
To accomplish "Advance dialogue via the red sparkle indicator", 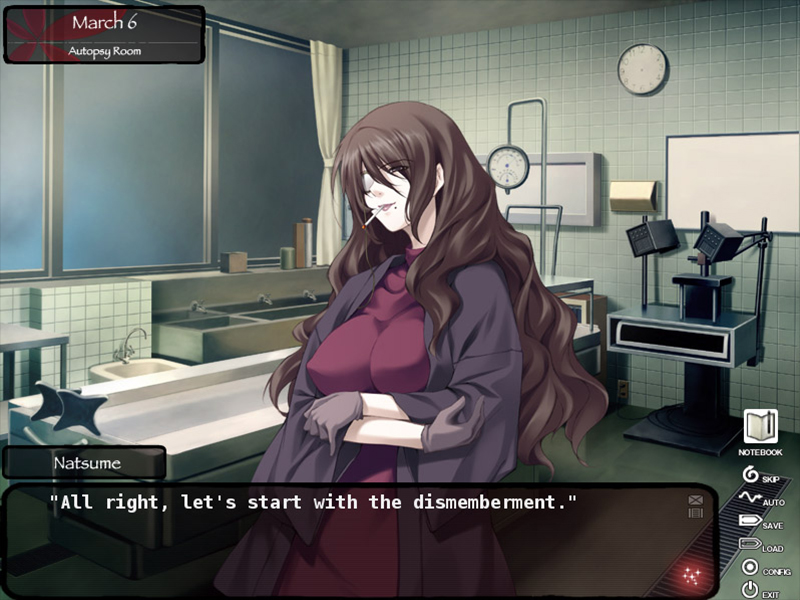I will click(689, 574).
